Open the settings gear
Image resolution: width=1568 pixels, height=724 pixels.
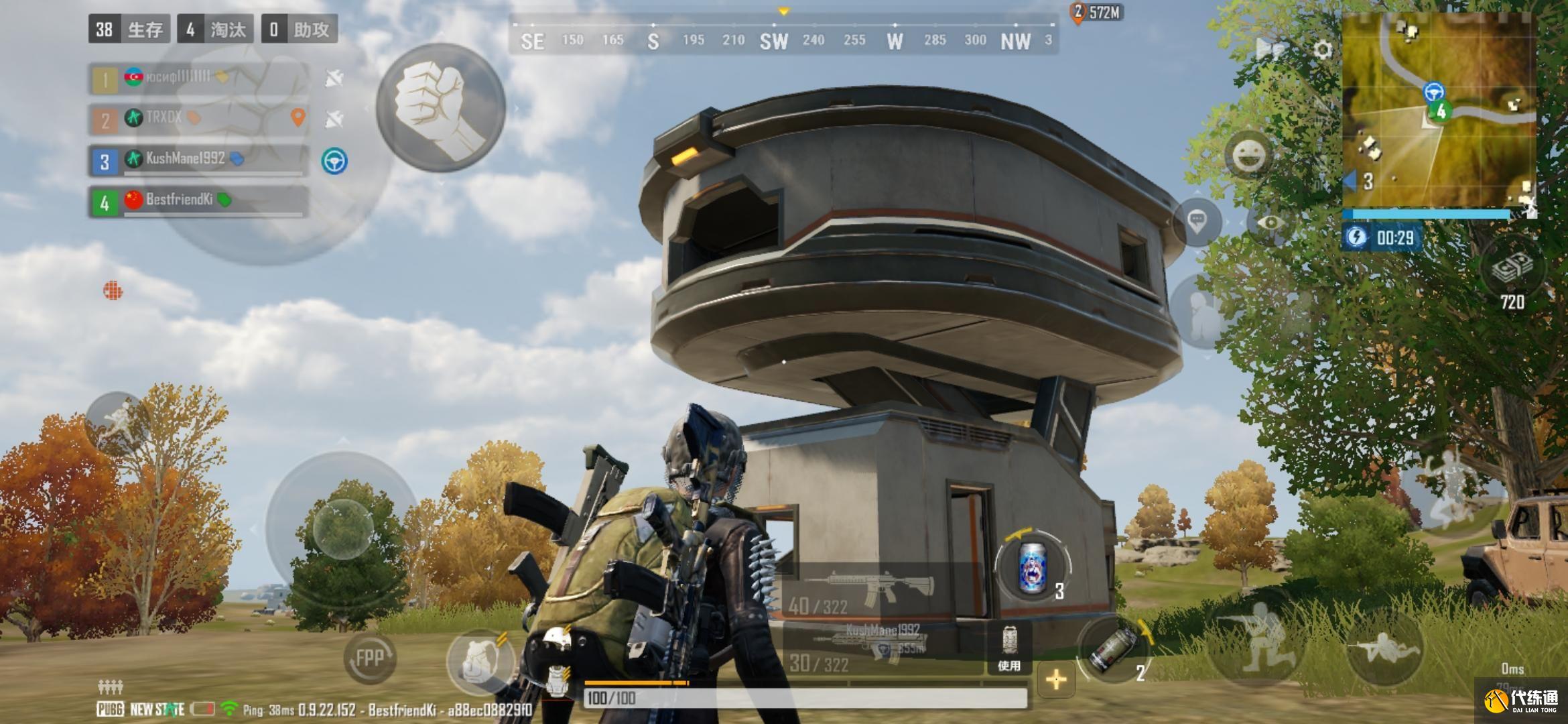tap(1322, 50)
